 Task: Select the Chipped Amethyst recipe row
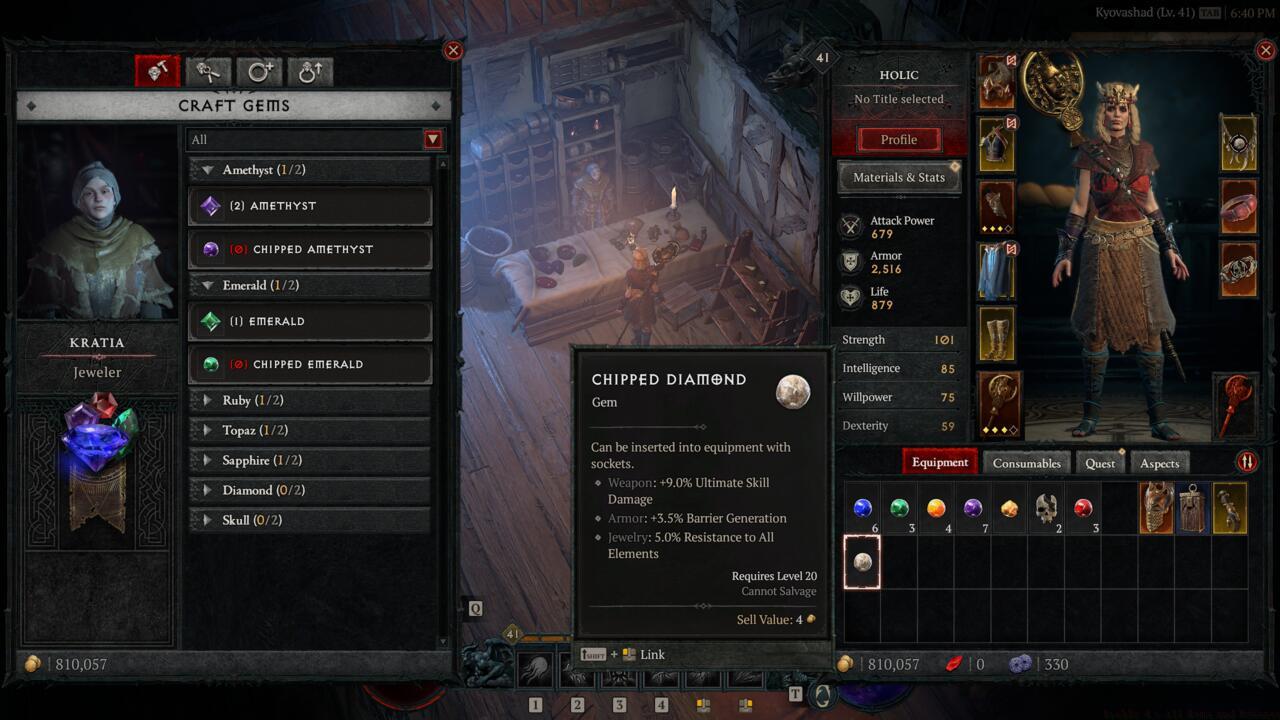tap(310, 249)
